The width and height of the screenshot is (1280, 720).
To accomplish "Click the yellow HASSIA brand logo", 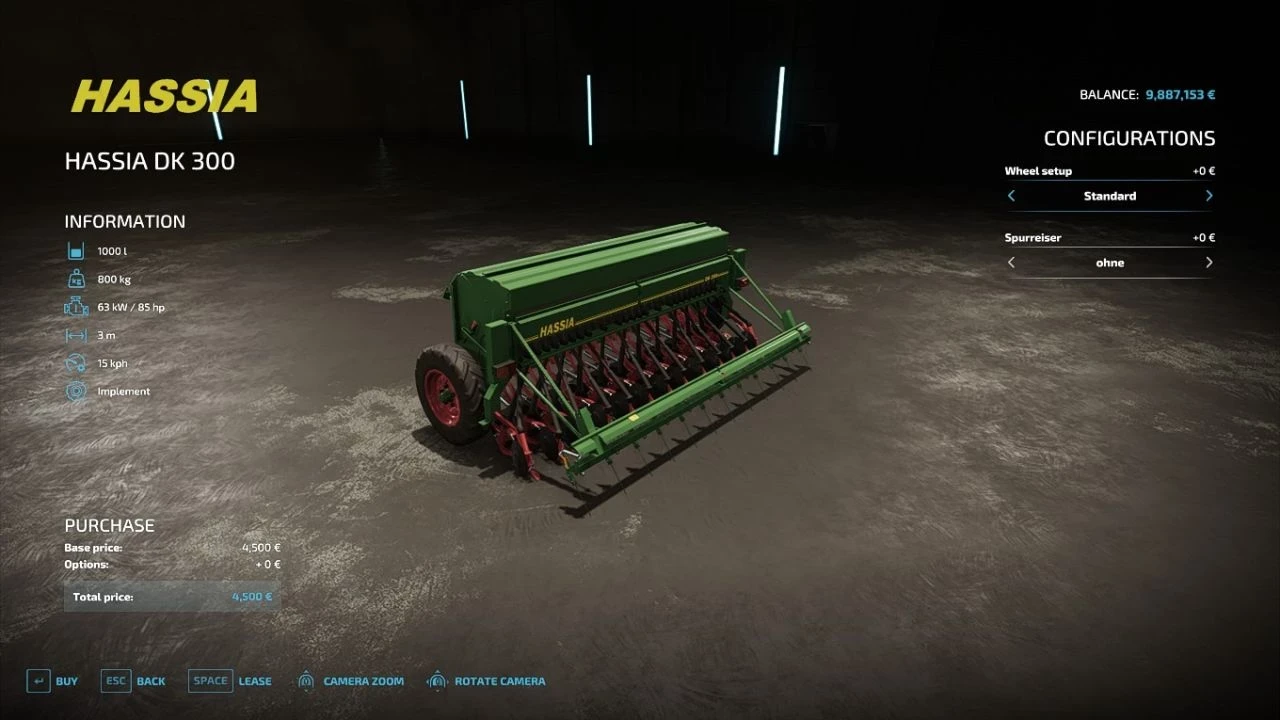I will coord(163,95).
